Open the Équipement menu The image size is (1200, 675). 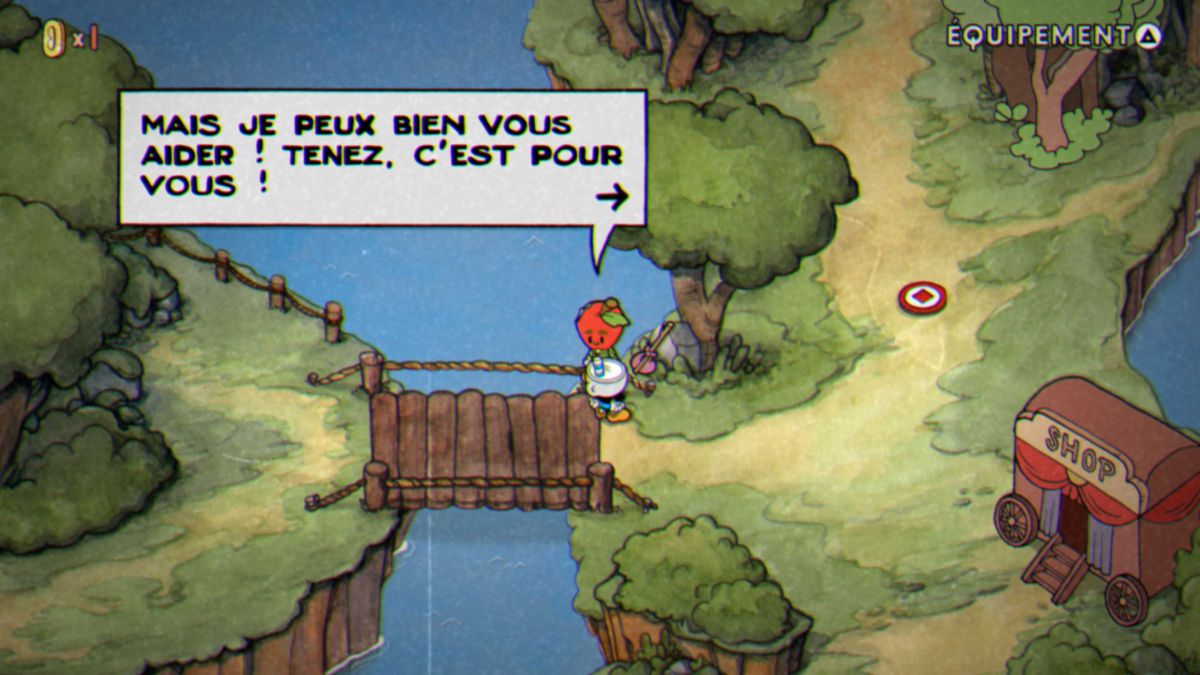[1053, 36]
